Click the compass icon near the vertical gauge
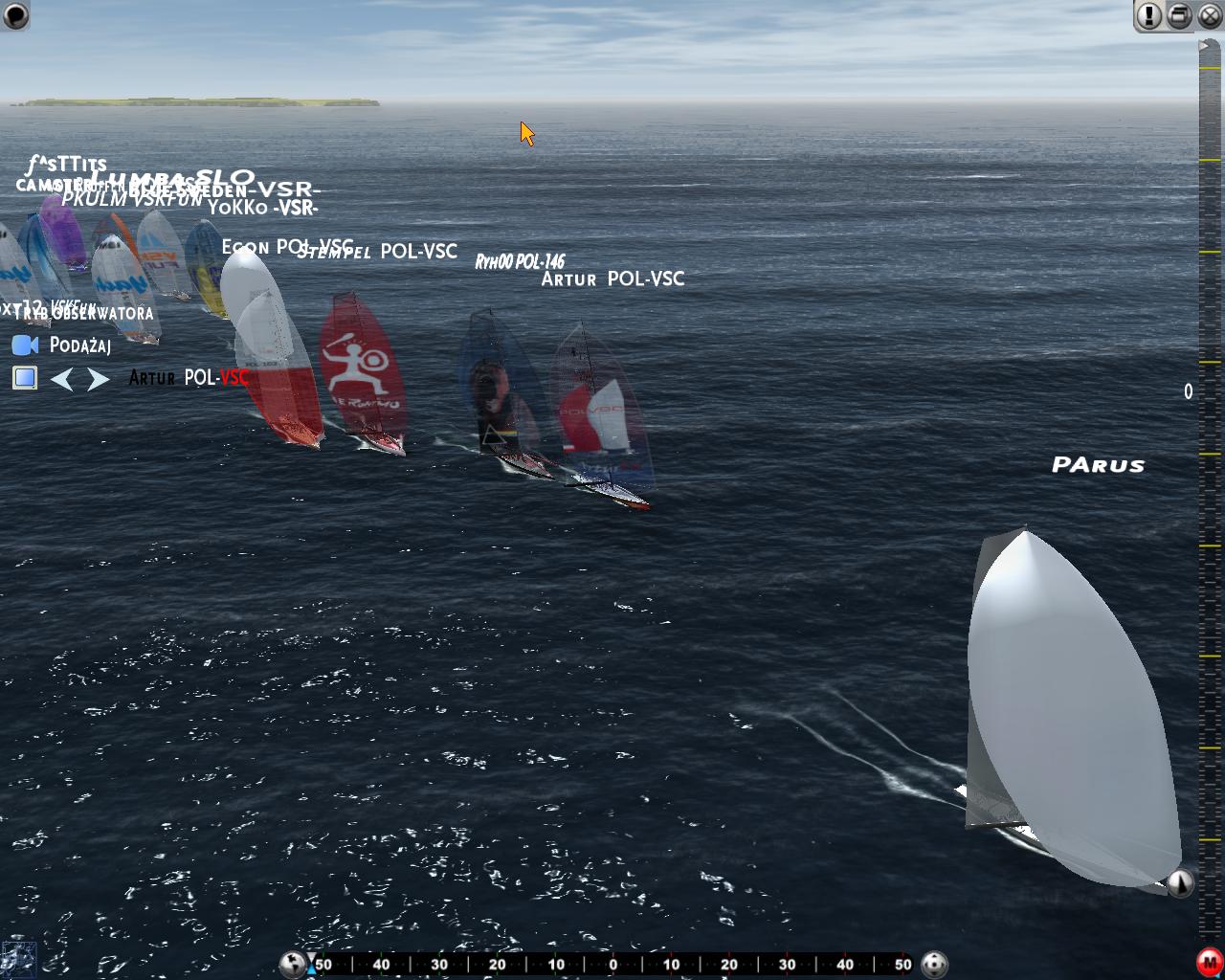Image resolution: width=1225 pixels, height=980 pixels. point(1180,882)
